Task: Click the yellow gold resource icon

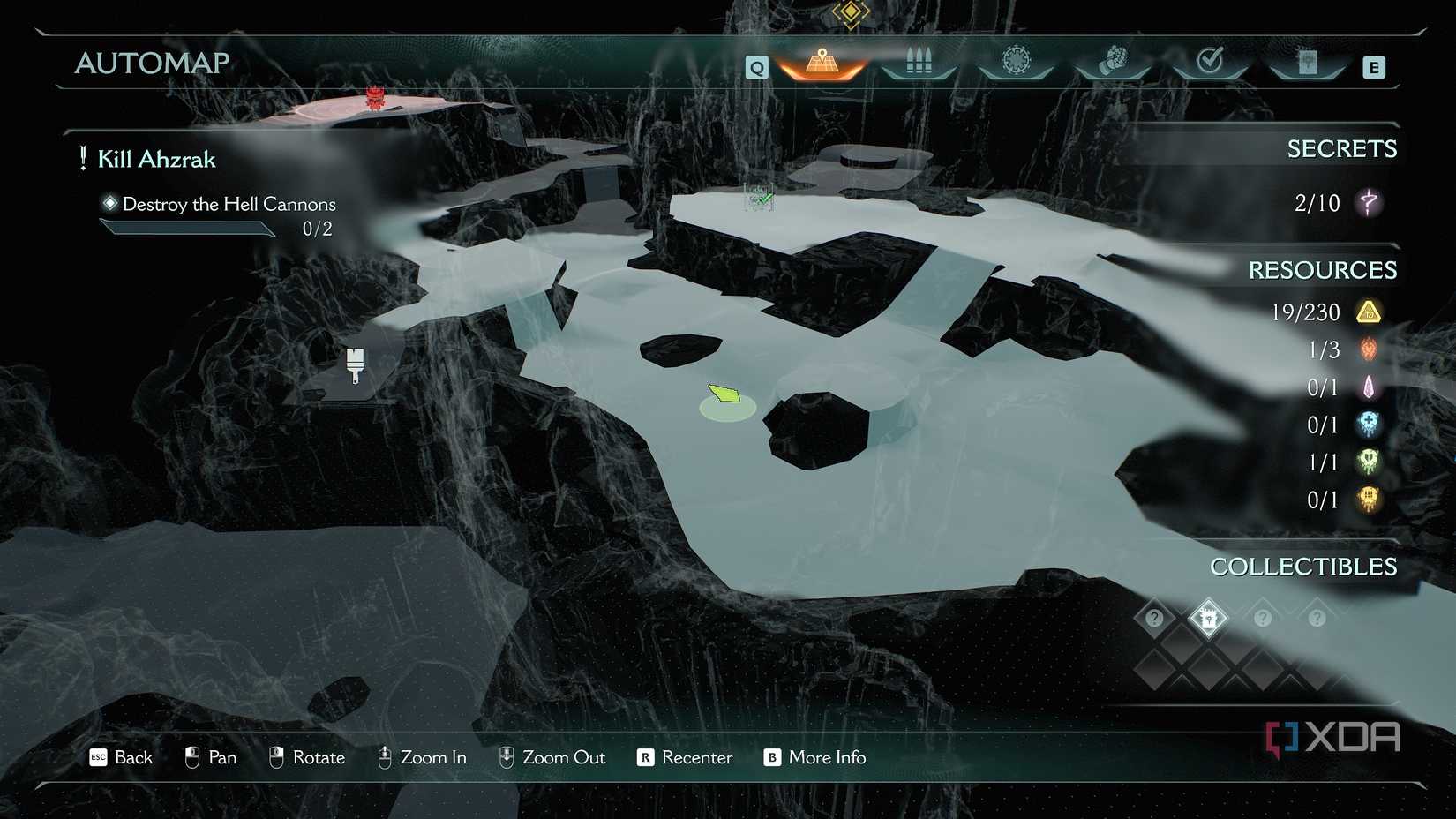Action: [x=1369, y=312]
